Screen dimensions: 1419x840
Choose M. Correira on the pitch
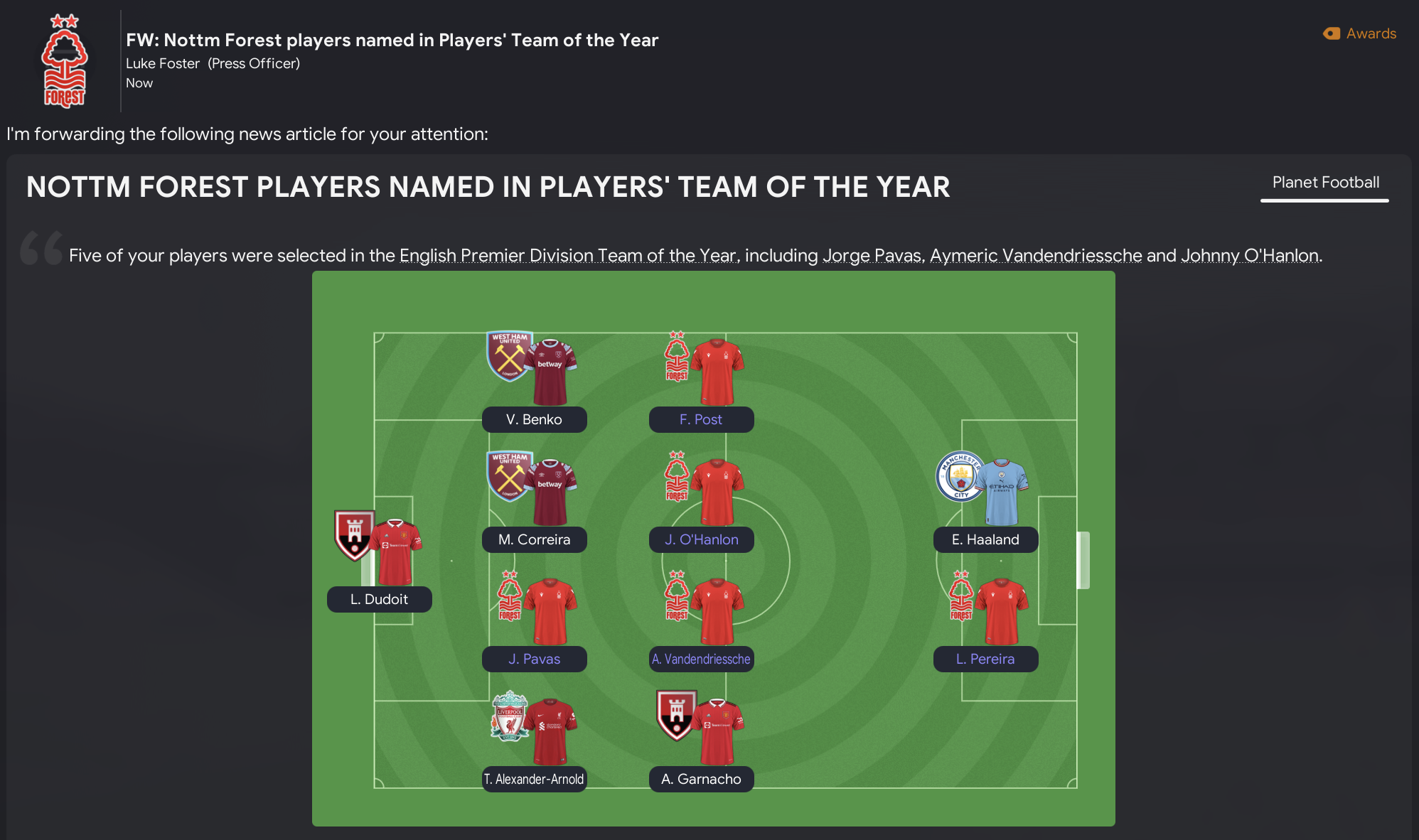coord(534,539)
